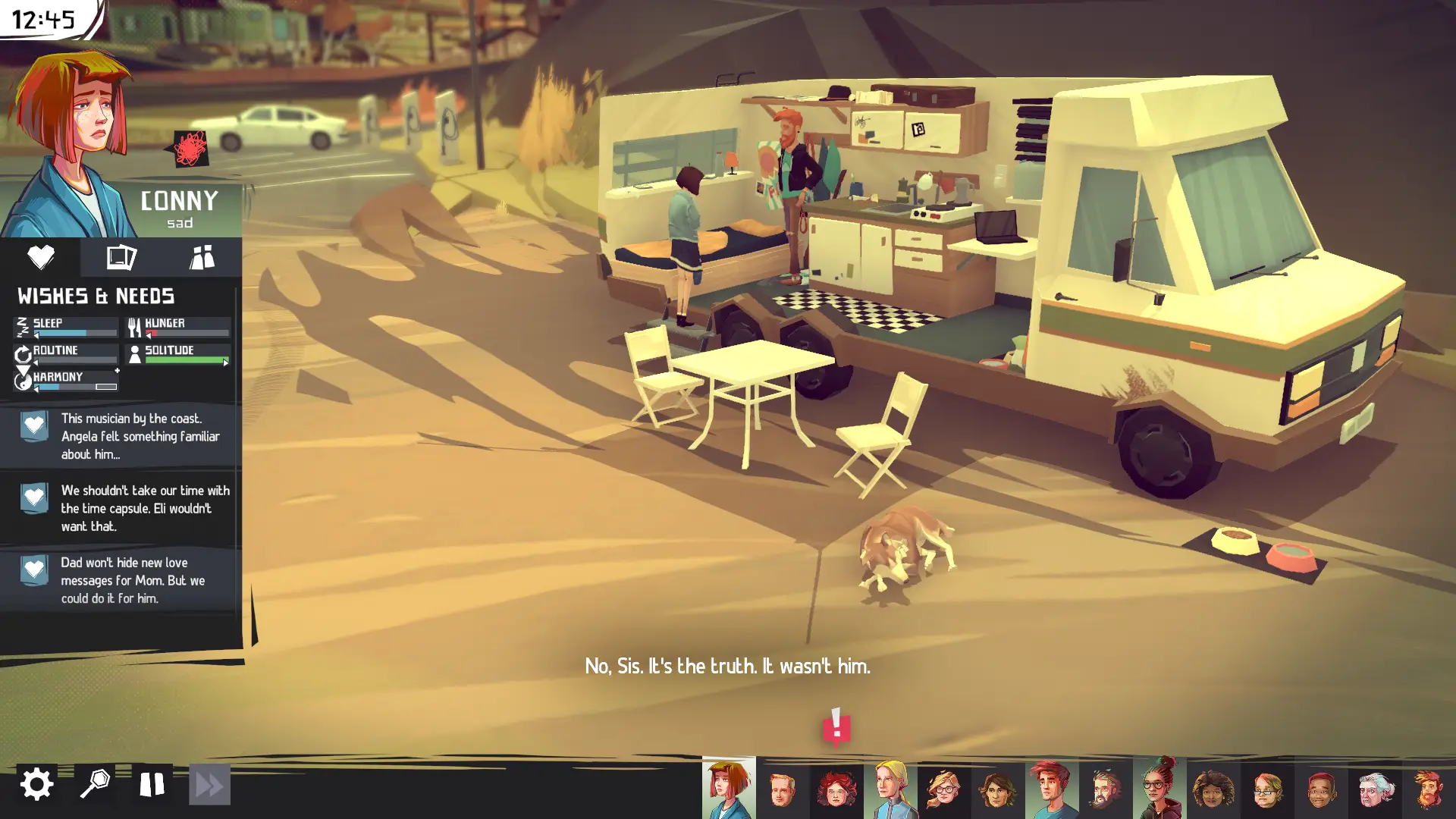This screenshot has height=819, width=1456.
Task: Click the red exclamation alert marker
Action: click(x=836, y=726)
